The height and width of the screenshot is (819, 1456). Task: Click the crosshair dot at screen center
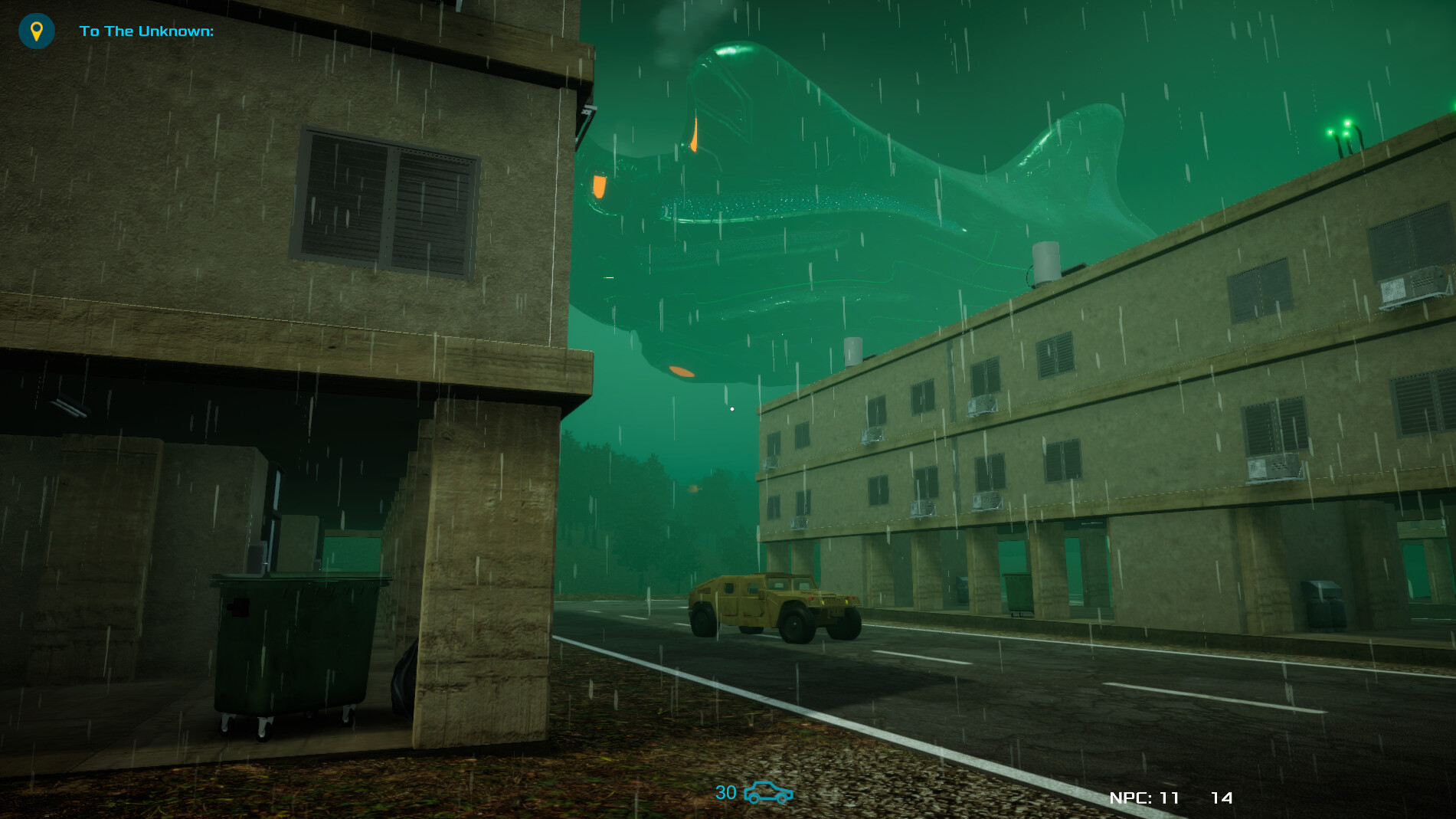[732, 409]
